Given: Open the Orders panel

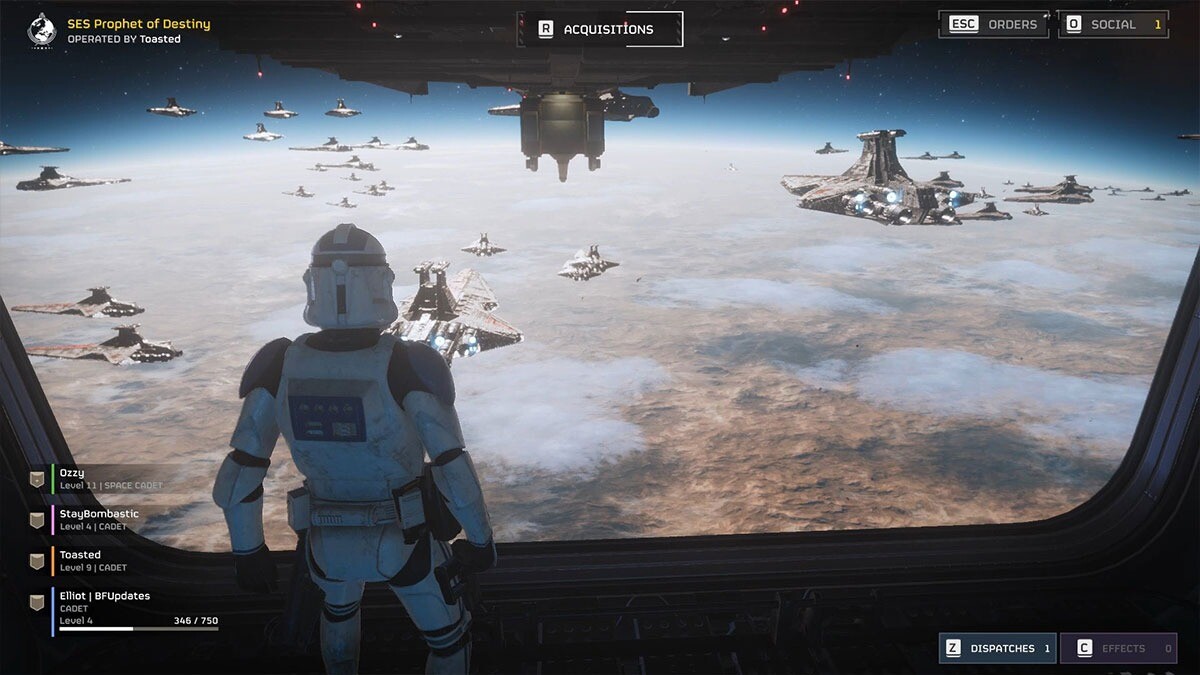Looking at the screenshot, I should [993, 24].
